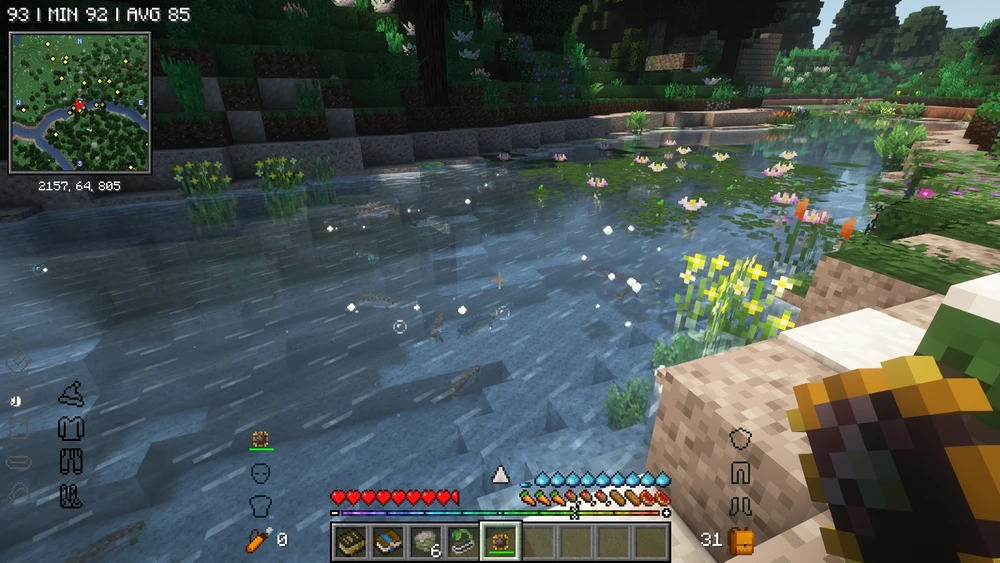Click the shirt armor slot outline

70,428
